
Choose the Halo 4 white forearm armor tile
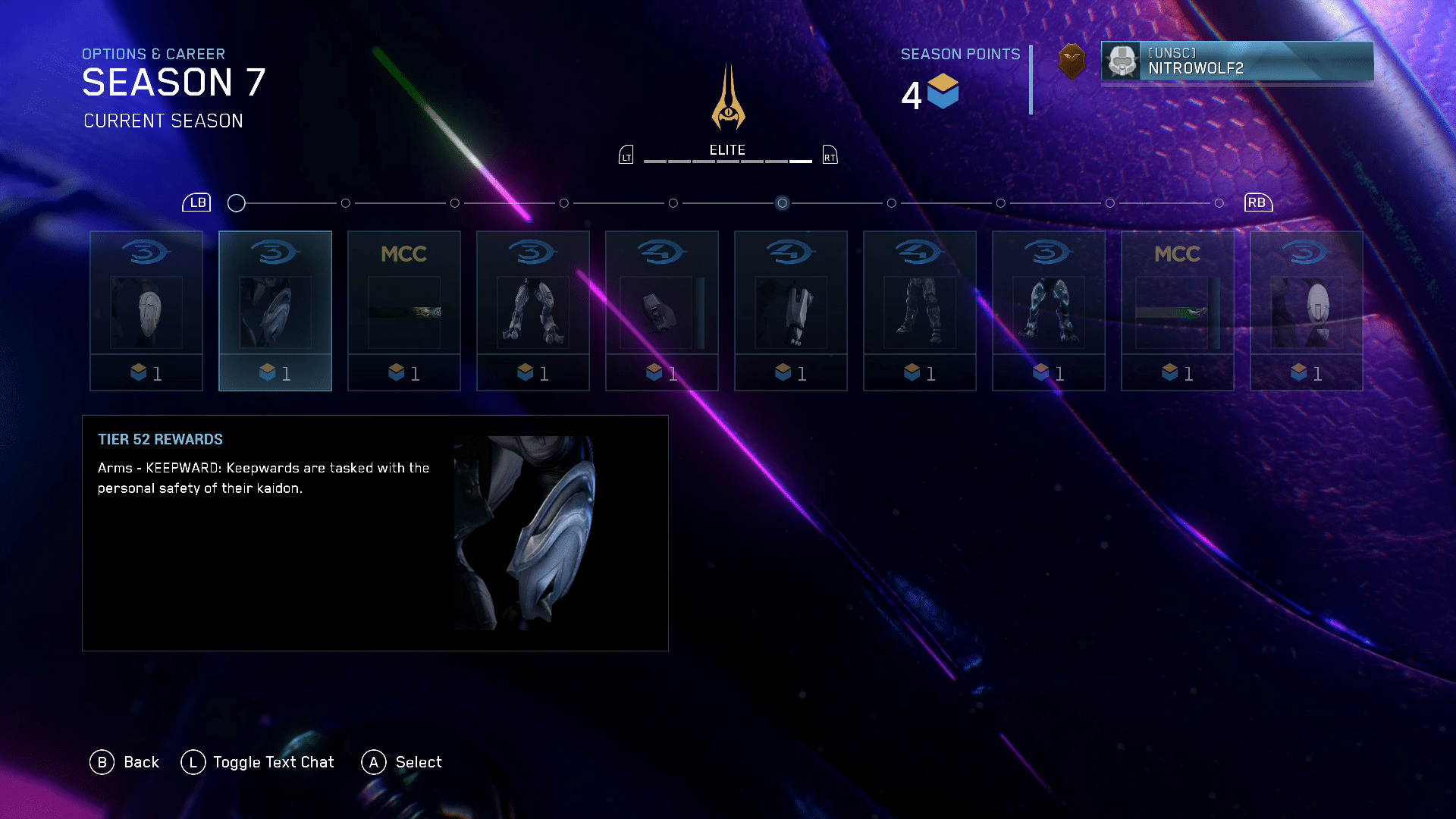point(791,311)
